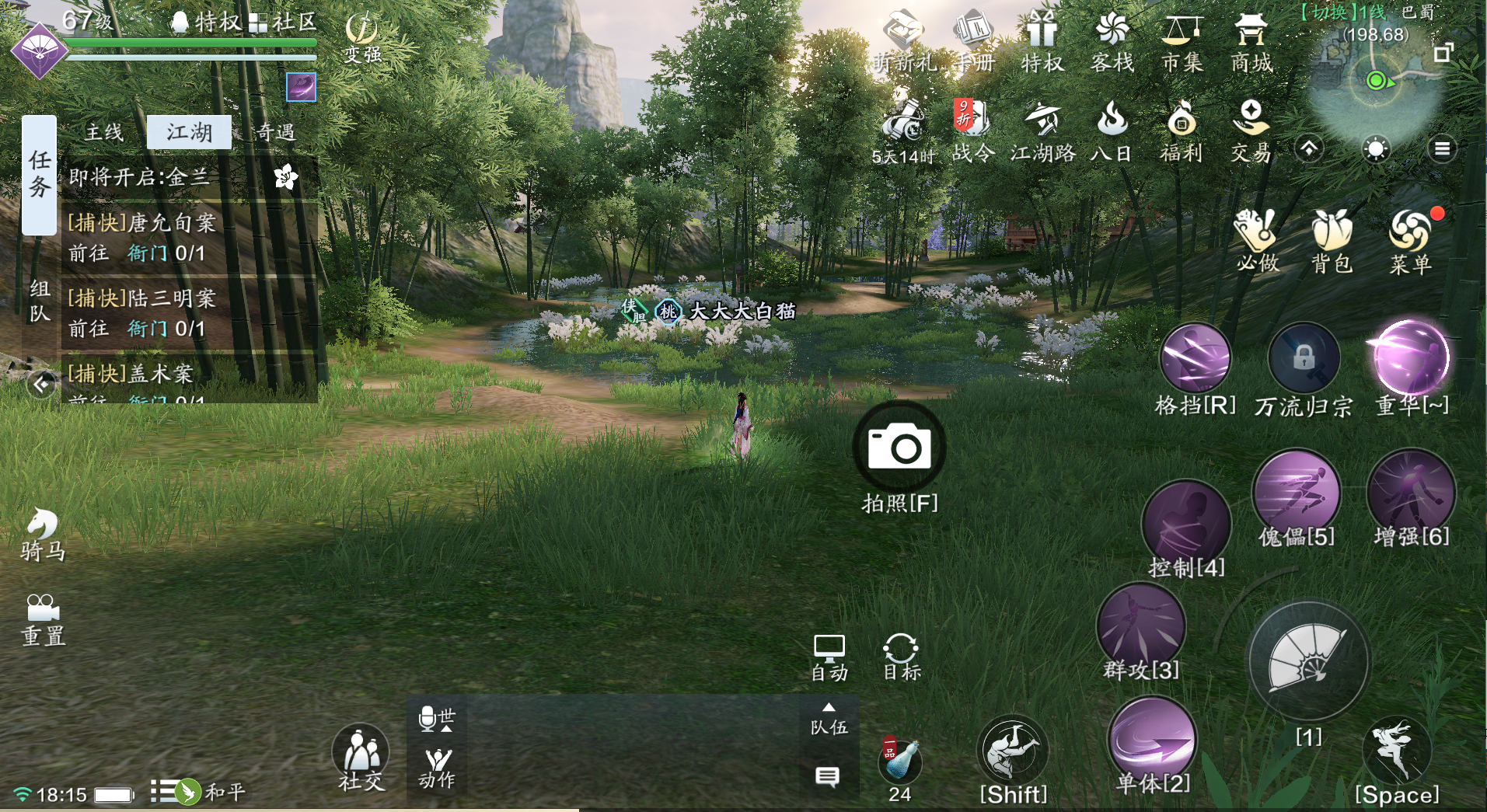Use the 傀儡 puppet skill

pos(1296,493)
